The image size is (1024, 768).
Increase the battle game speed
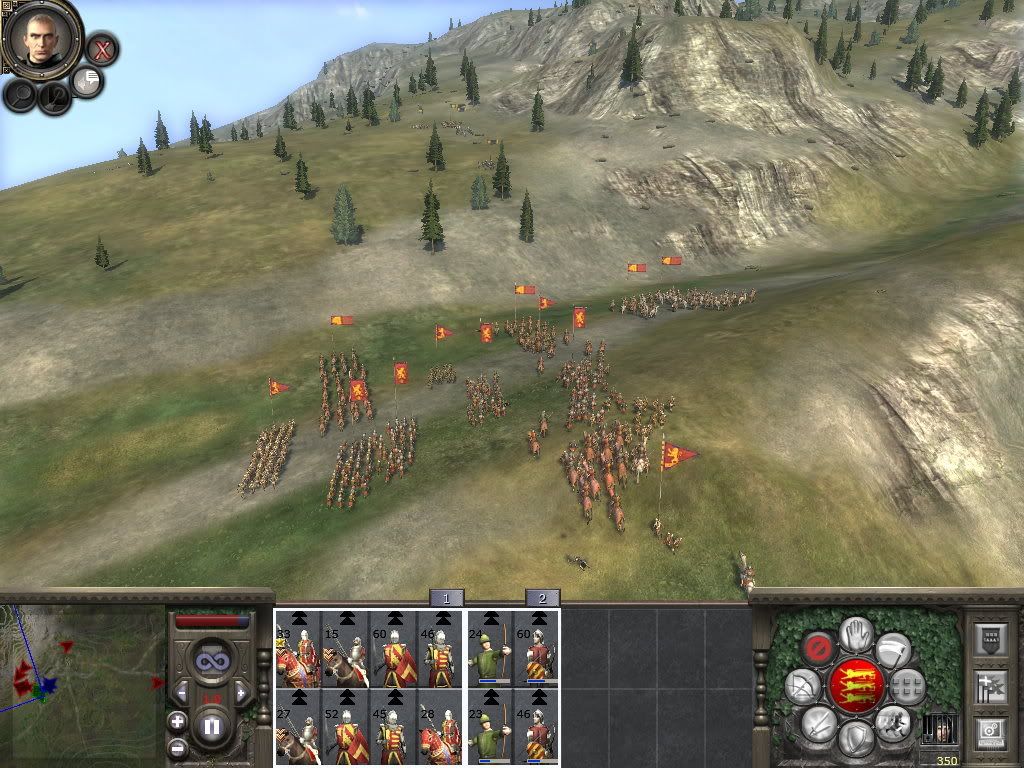click(240, 692)
